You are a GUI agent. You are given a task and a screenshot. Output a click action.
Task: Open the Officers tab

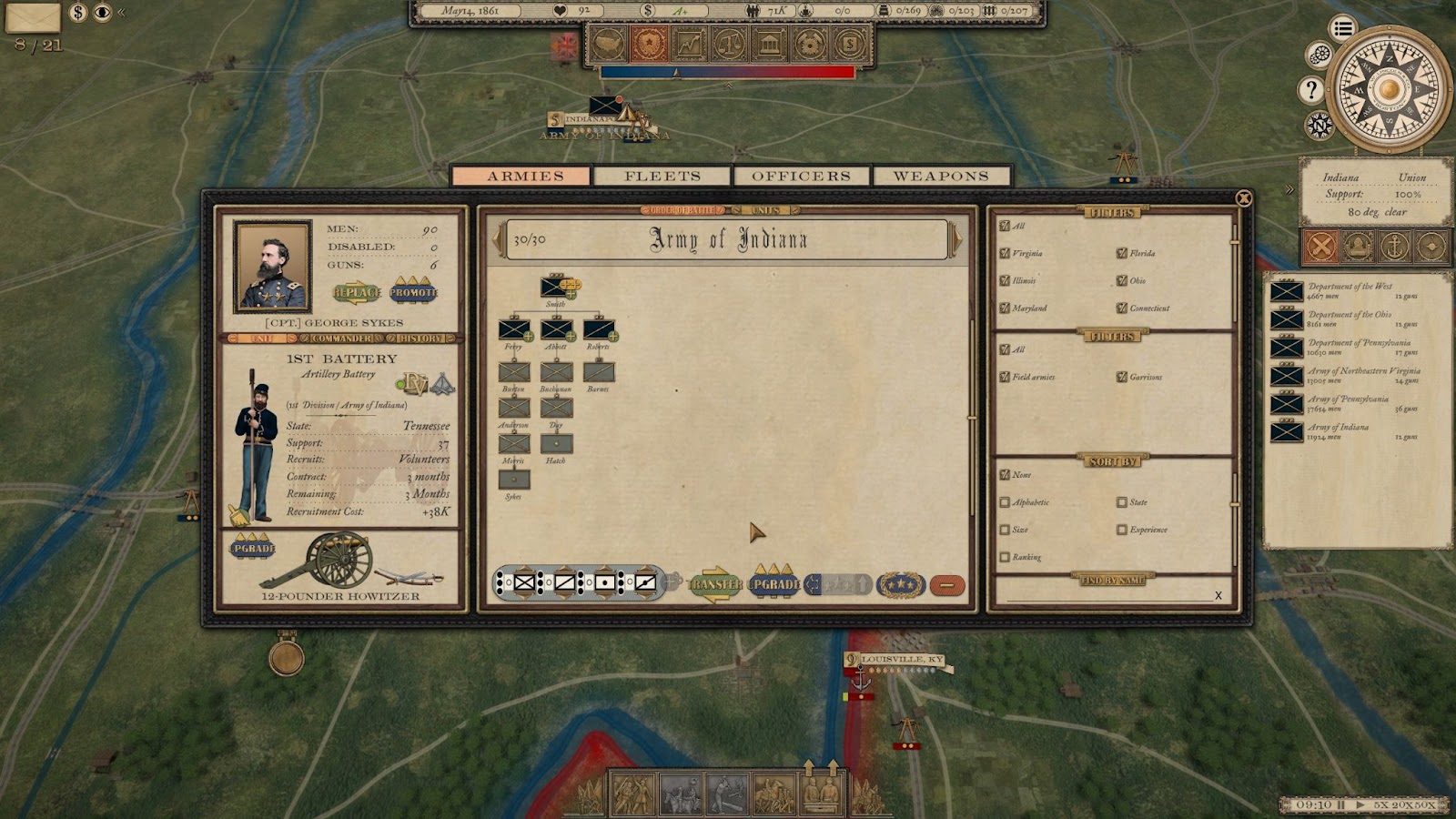pos(801,176)
